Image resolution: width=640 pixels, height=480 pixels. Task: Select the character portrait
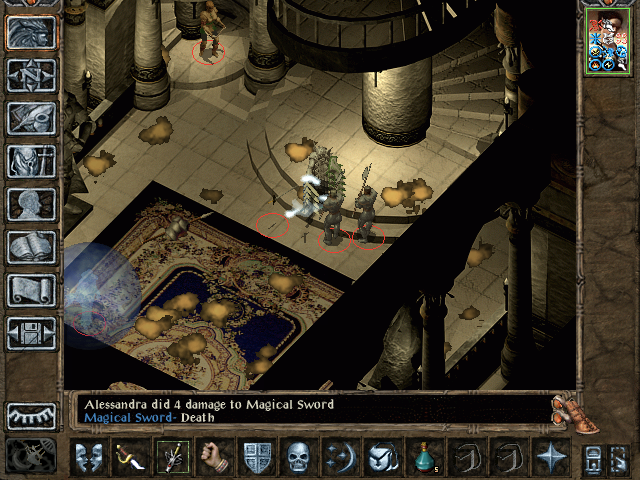(606, 43)
